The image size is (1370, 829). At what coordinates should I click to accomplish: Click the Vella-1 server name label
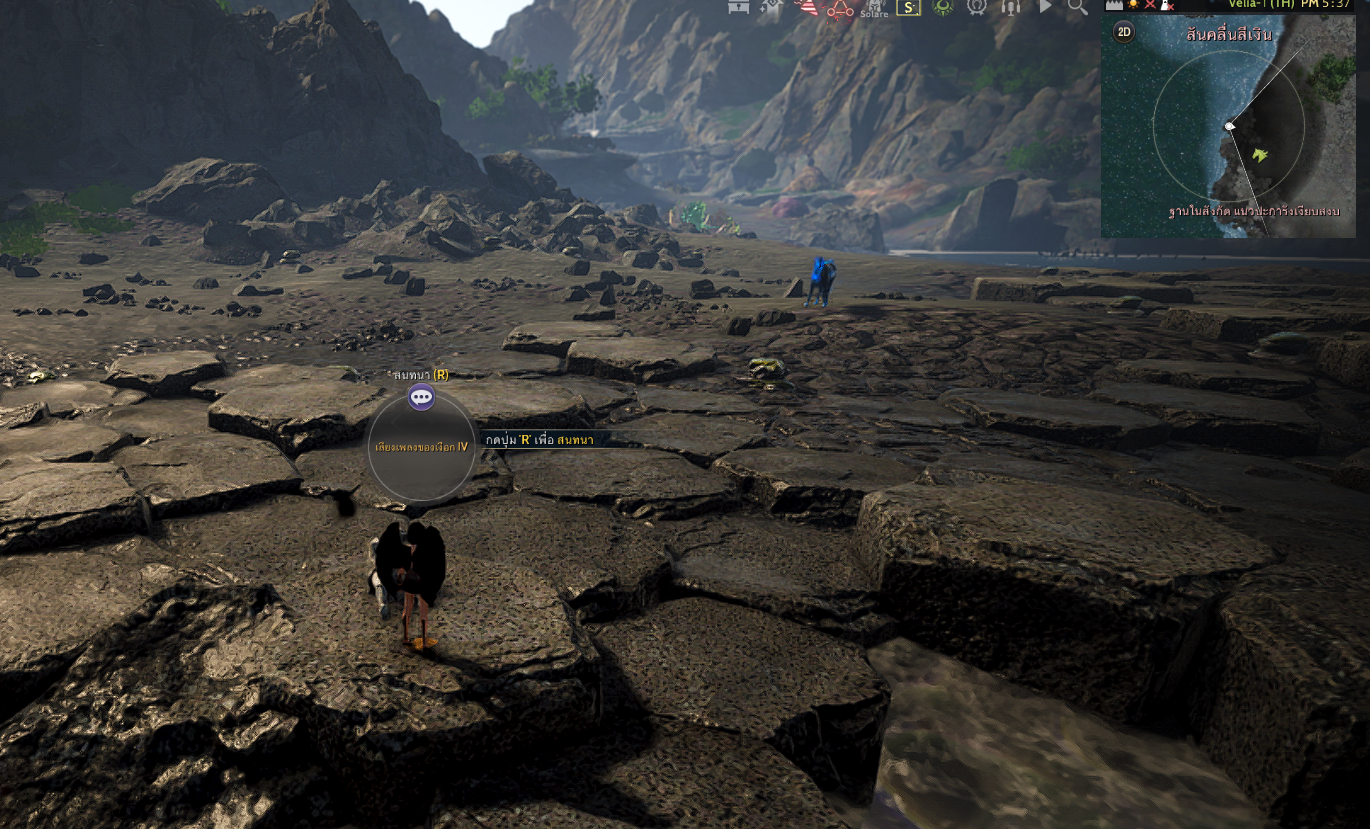click(x=1259, y=4)
